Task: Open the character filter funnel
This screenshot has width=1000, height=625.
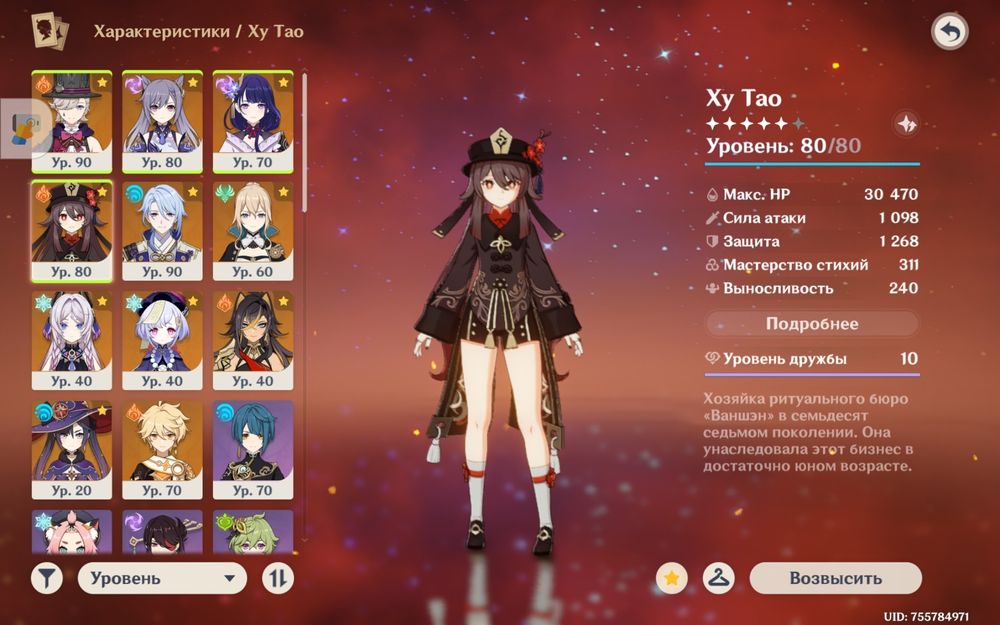Action: pyautogui.click(x=47, y=578)
